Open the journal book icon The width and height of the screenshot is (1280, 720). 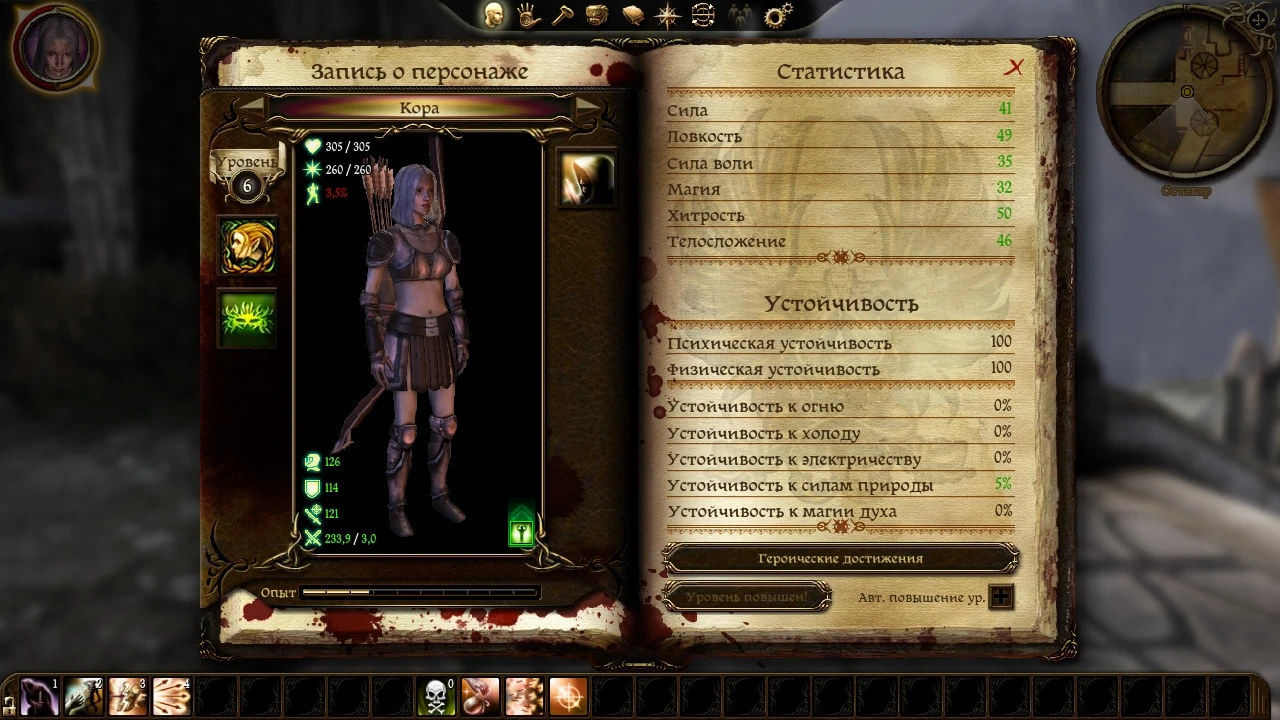(632, 14)
